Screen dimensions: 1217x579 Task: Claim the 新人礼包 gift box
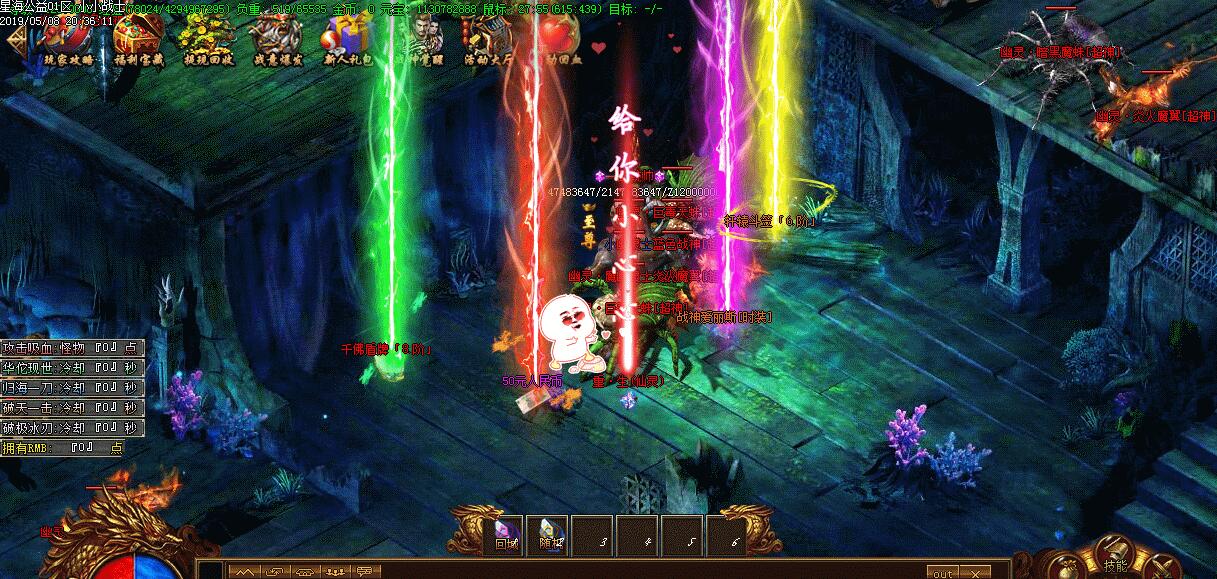[x=345, y=40]
